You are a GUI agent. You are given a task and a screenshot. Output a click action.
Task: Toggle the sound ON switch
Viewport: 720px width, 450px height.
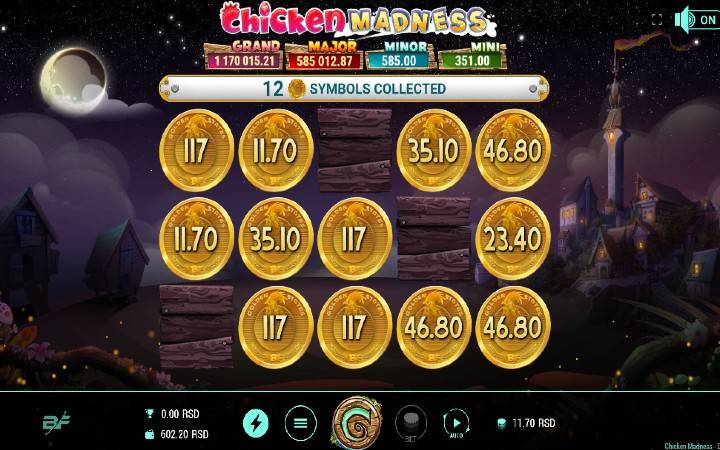pos(697,19)
